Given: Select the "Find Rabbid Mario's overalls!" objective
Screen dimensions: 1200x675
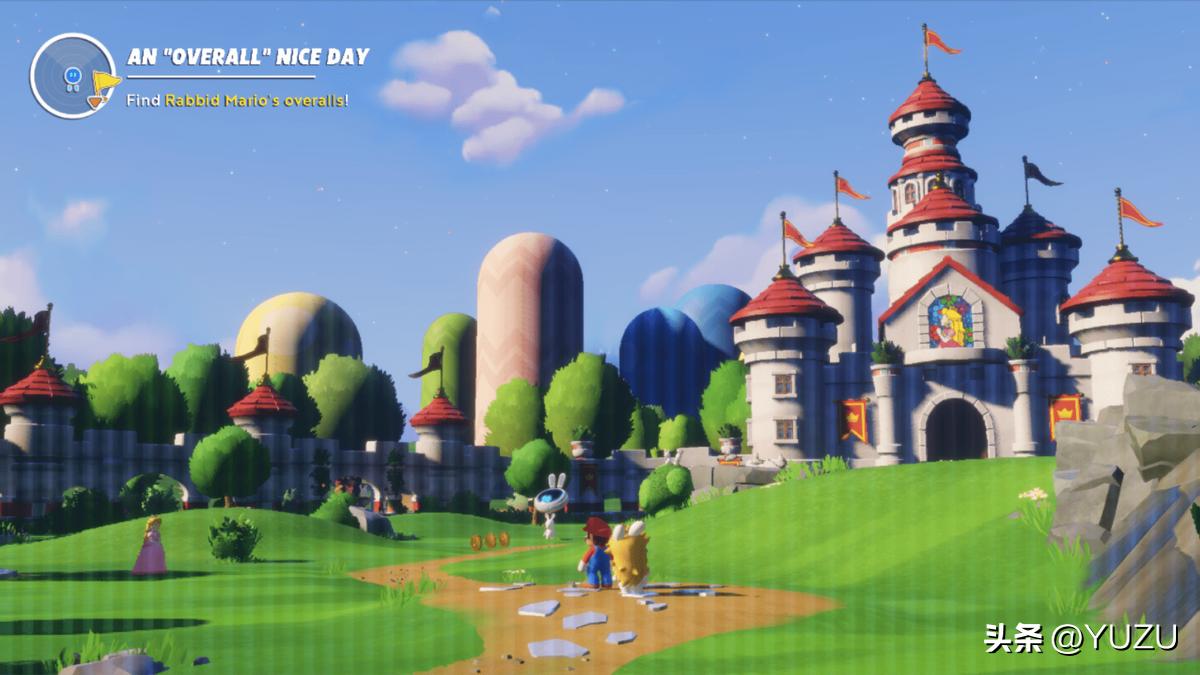Looking at the screenshot, I should (x=237, y=100).
